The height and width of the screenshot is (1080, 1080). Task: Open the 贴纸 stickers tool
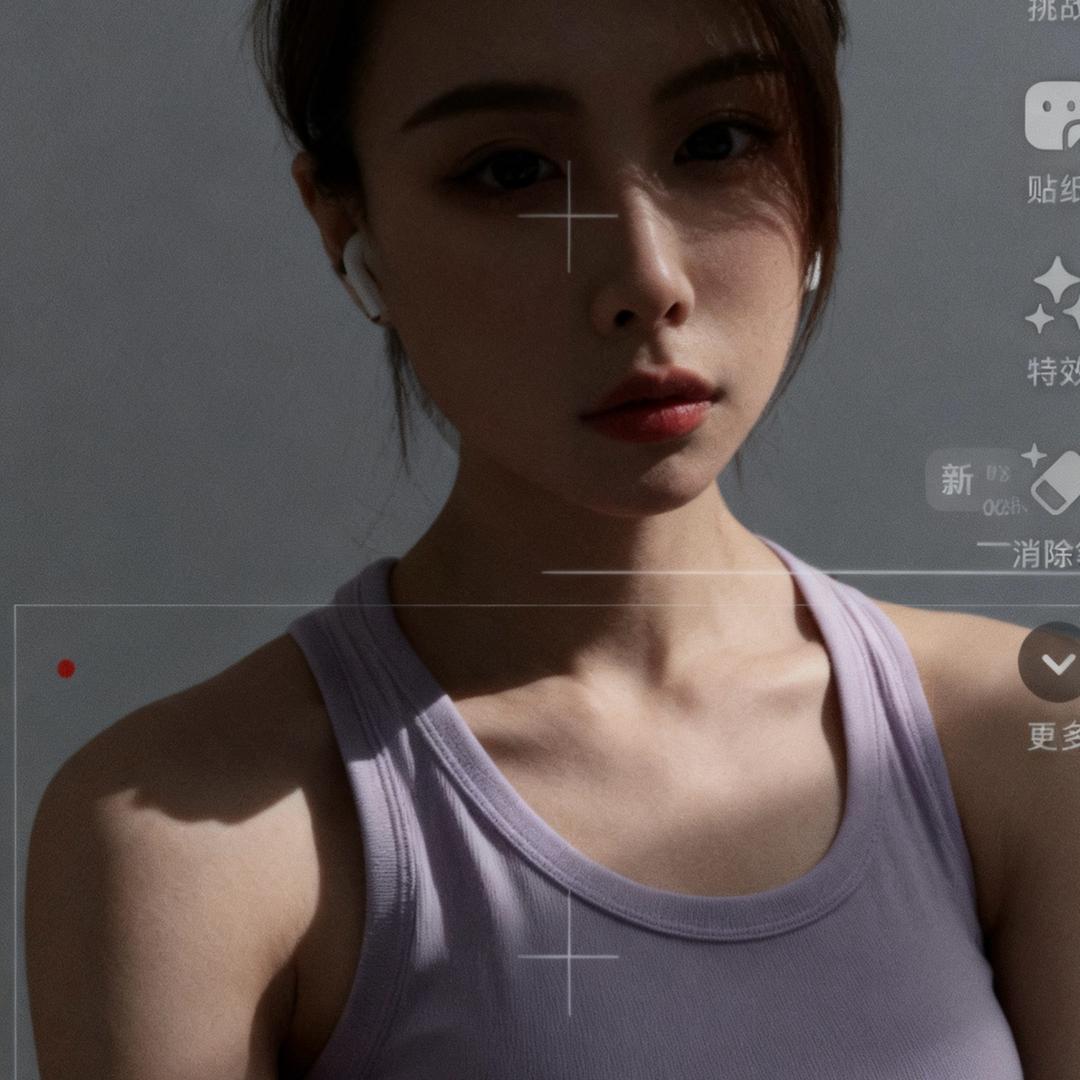point(1054,117)
